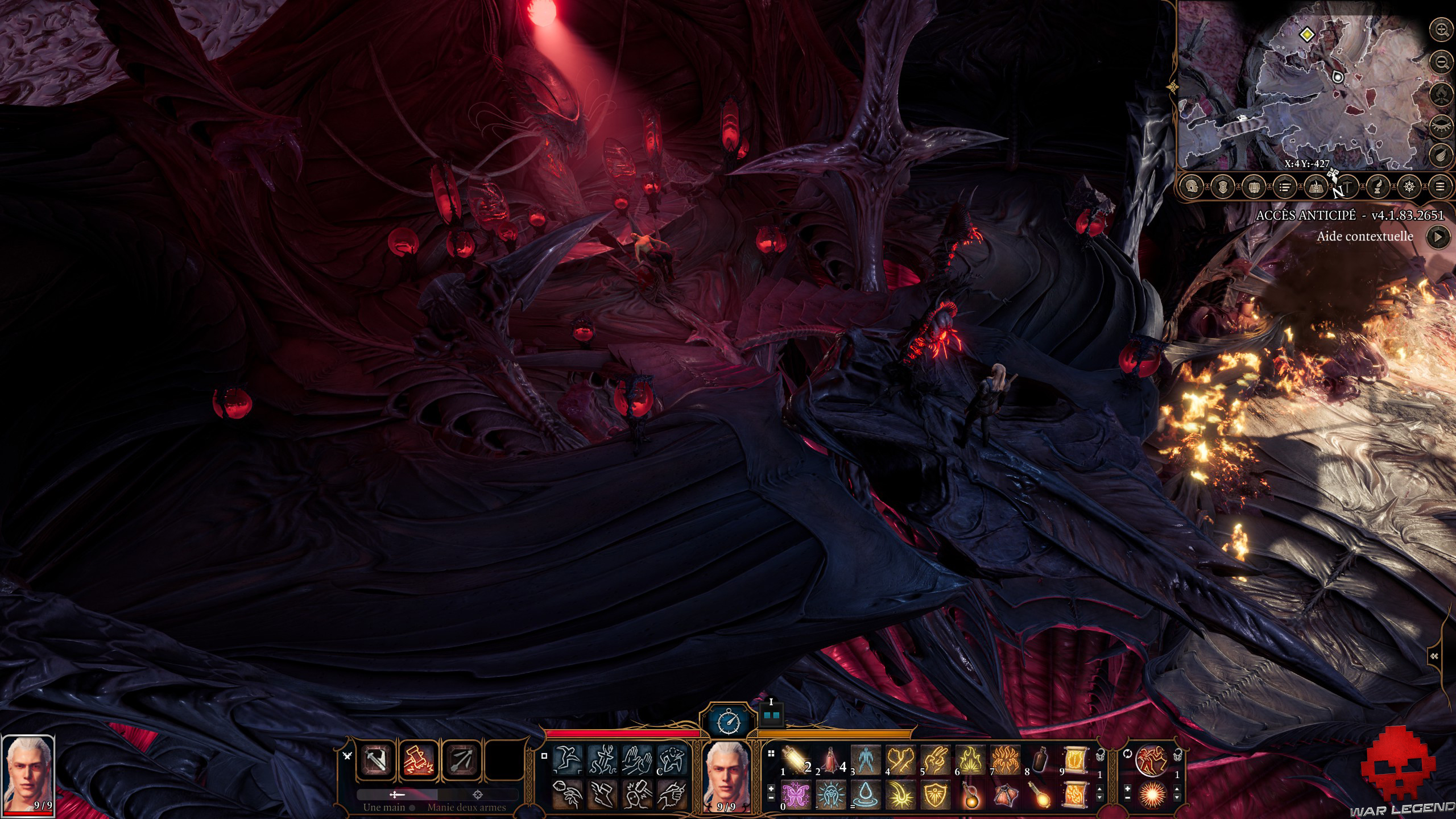This screenshot has height=819, width=1456.
Task: Lock the reactions panel with its padlock
Action: click(x=1177, y=755)
